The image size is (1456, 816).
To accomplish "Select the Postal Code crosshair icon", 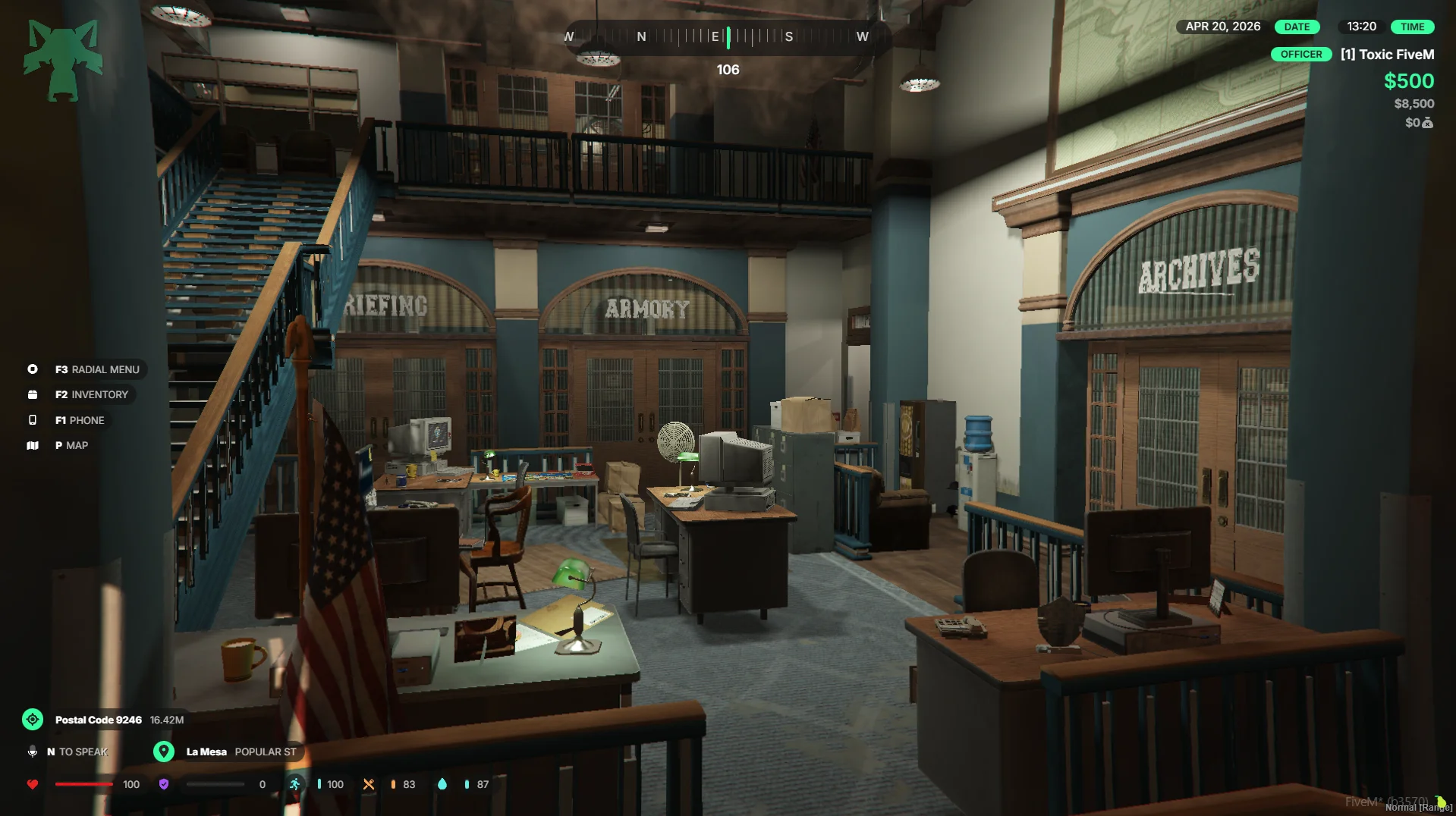I will click(33, 720).
